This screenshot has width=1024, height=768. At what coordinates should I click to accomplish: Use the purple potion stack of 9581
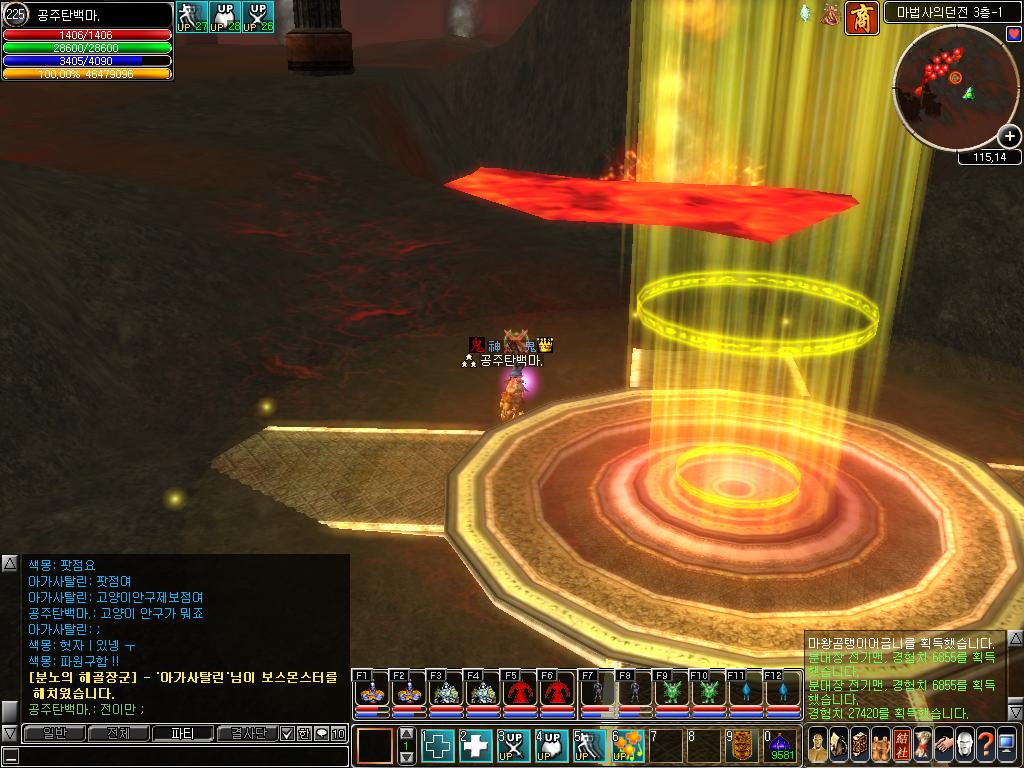(x=781, y=746)
